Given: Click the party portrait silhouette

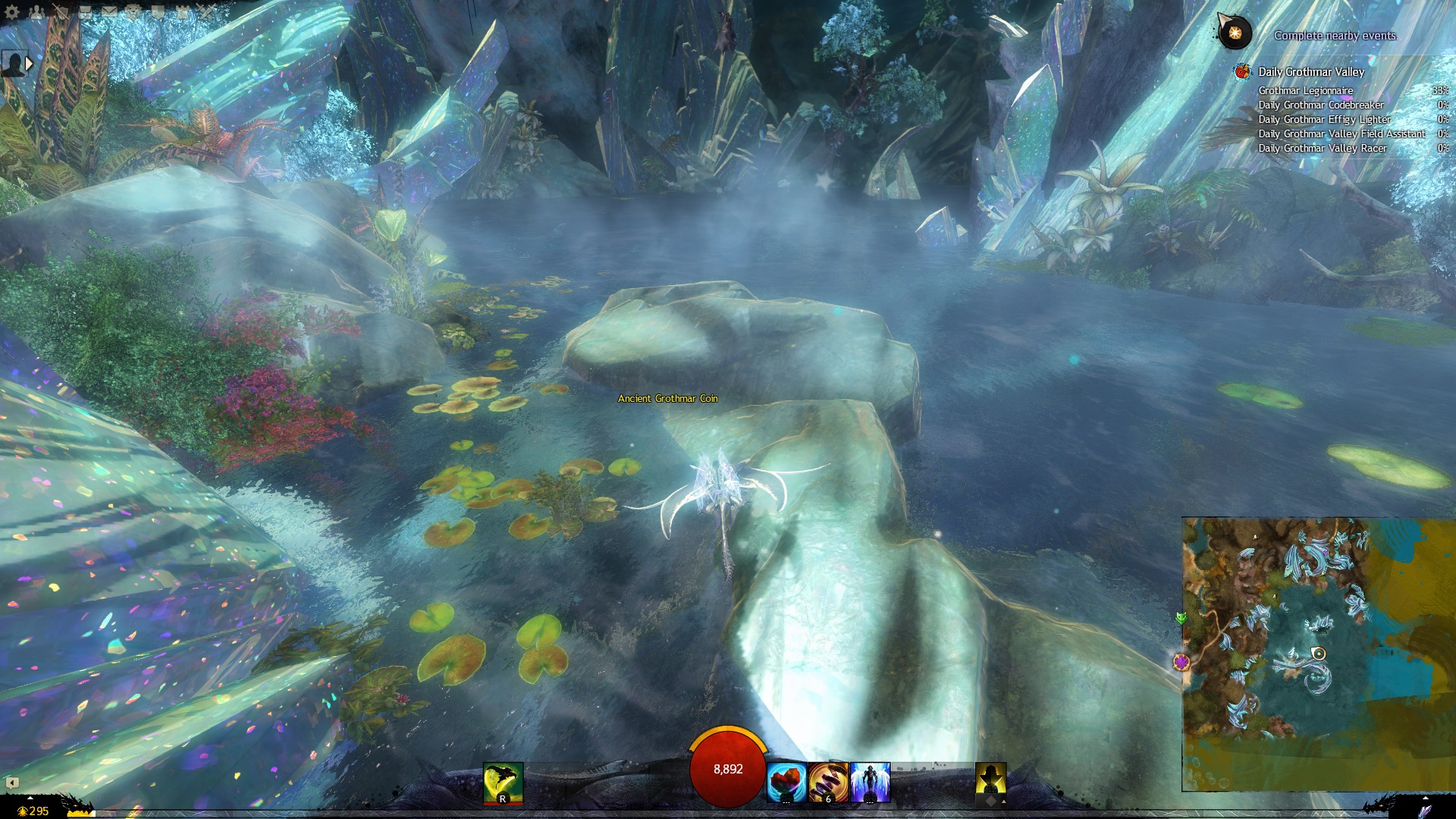Looking at the screenshot, I should click(13, 64).
